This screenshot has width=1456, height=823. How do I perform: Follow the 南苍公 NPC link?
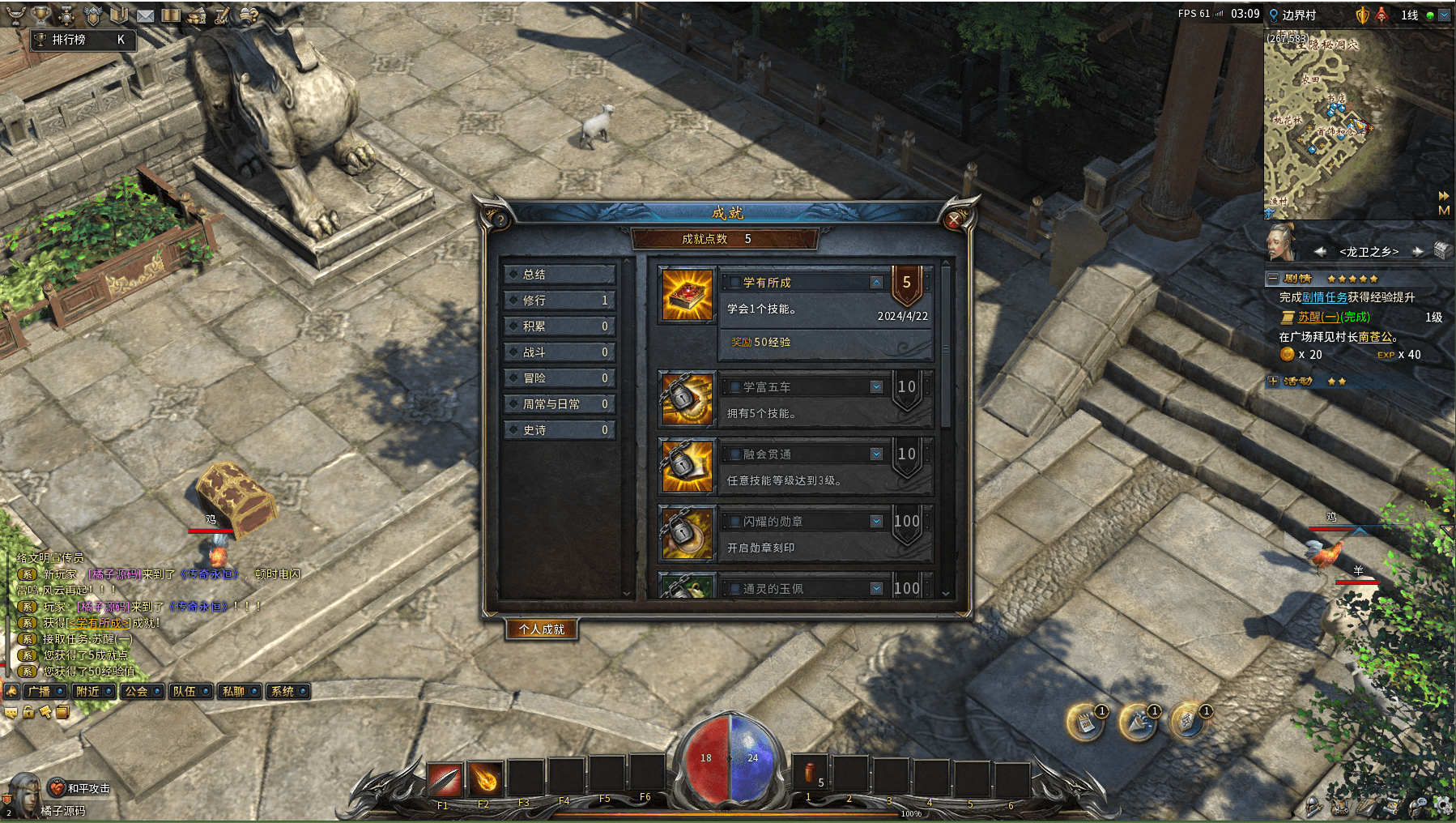click(1375, 337)
